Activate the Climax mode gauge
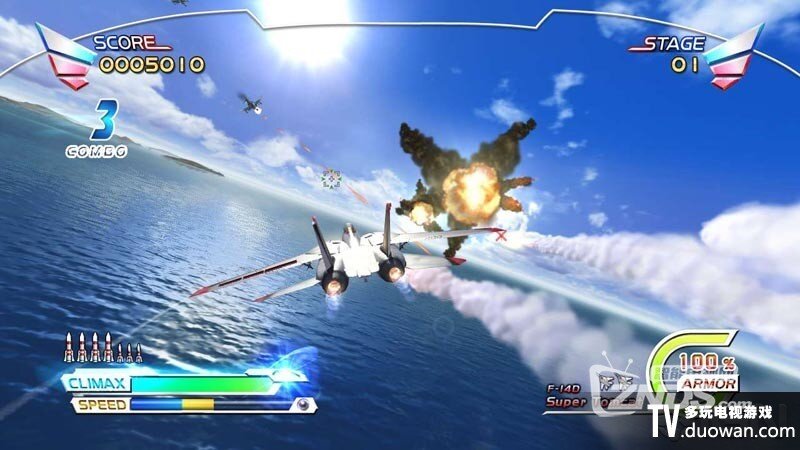Screen dimensions: 800x450 coord(200,383)
